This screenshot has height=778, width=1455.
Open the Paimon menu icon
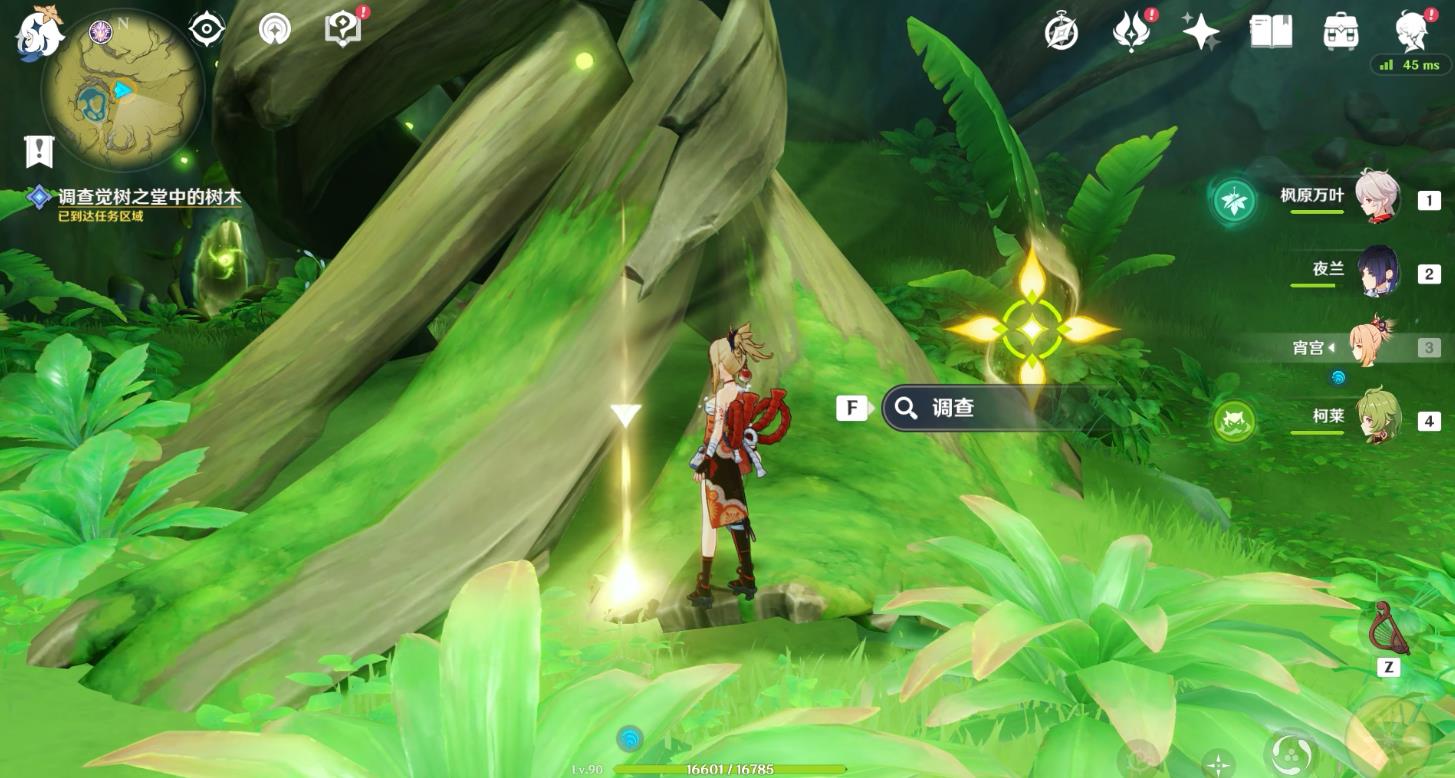[38, 32]
